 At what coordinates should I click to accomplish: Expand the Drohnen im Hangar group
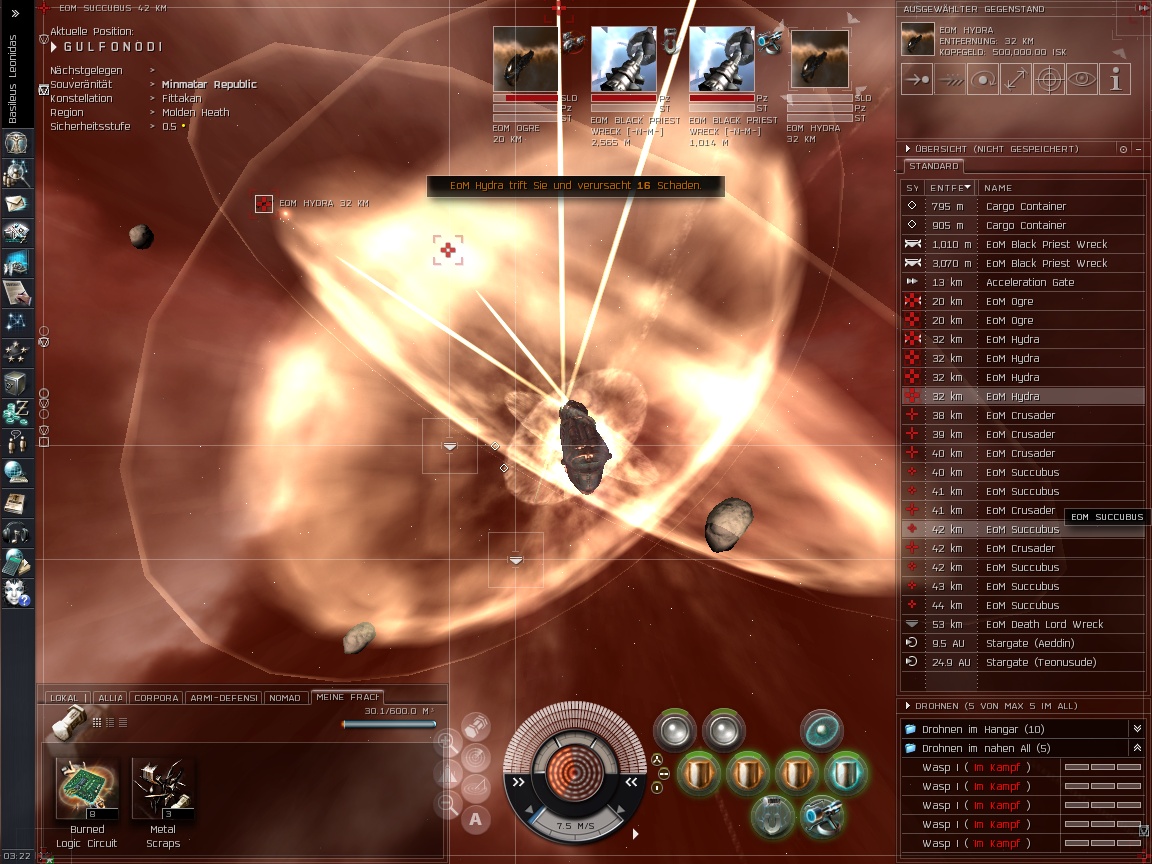1136,729
